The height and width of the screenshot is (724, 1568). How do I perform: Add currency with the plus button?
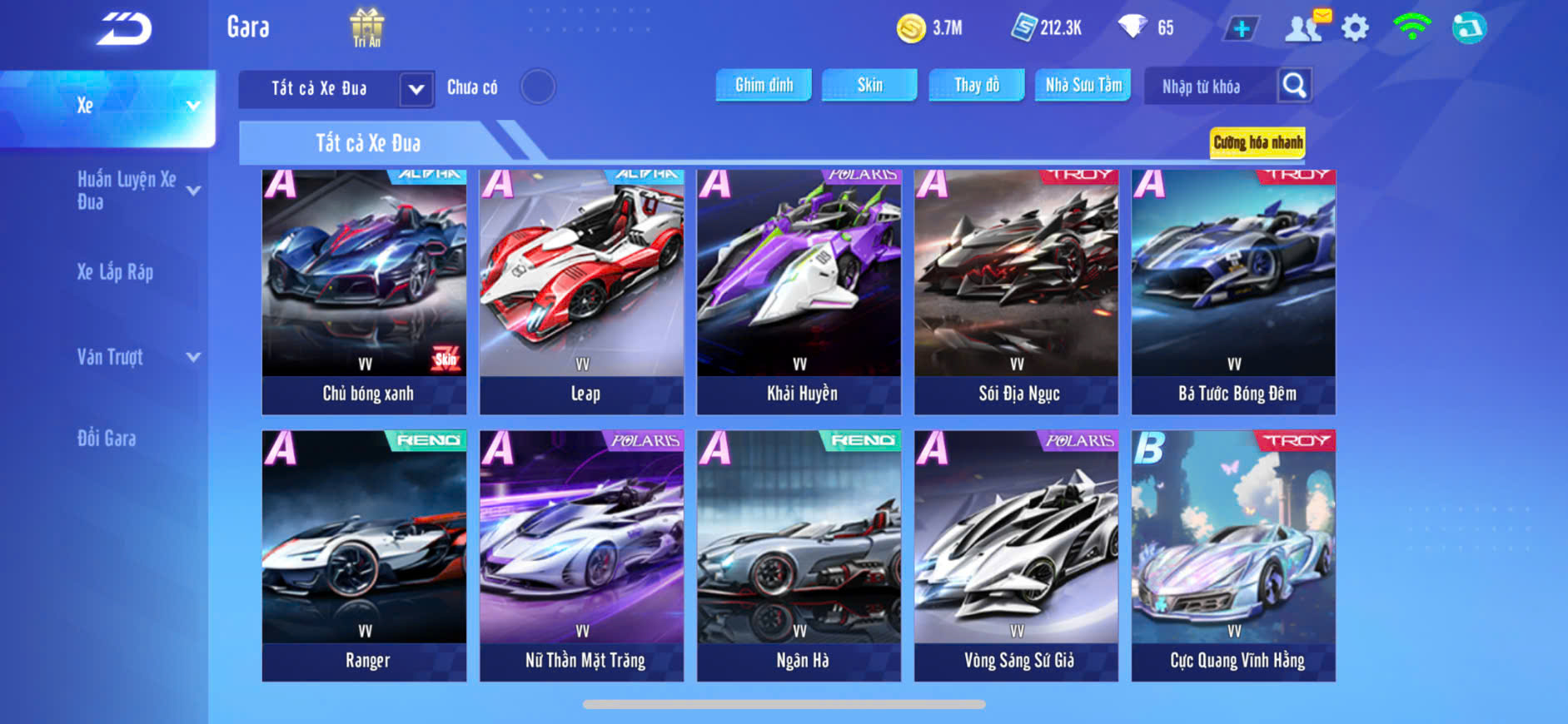tap(1241, 29)
